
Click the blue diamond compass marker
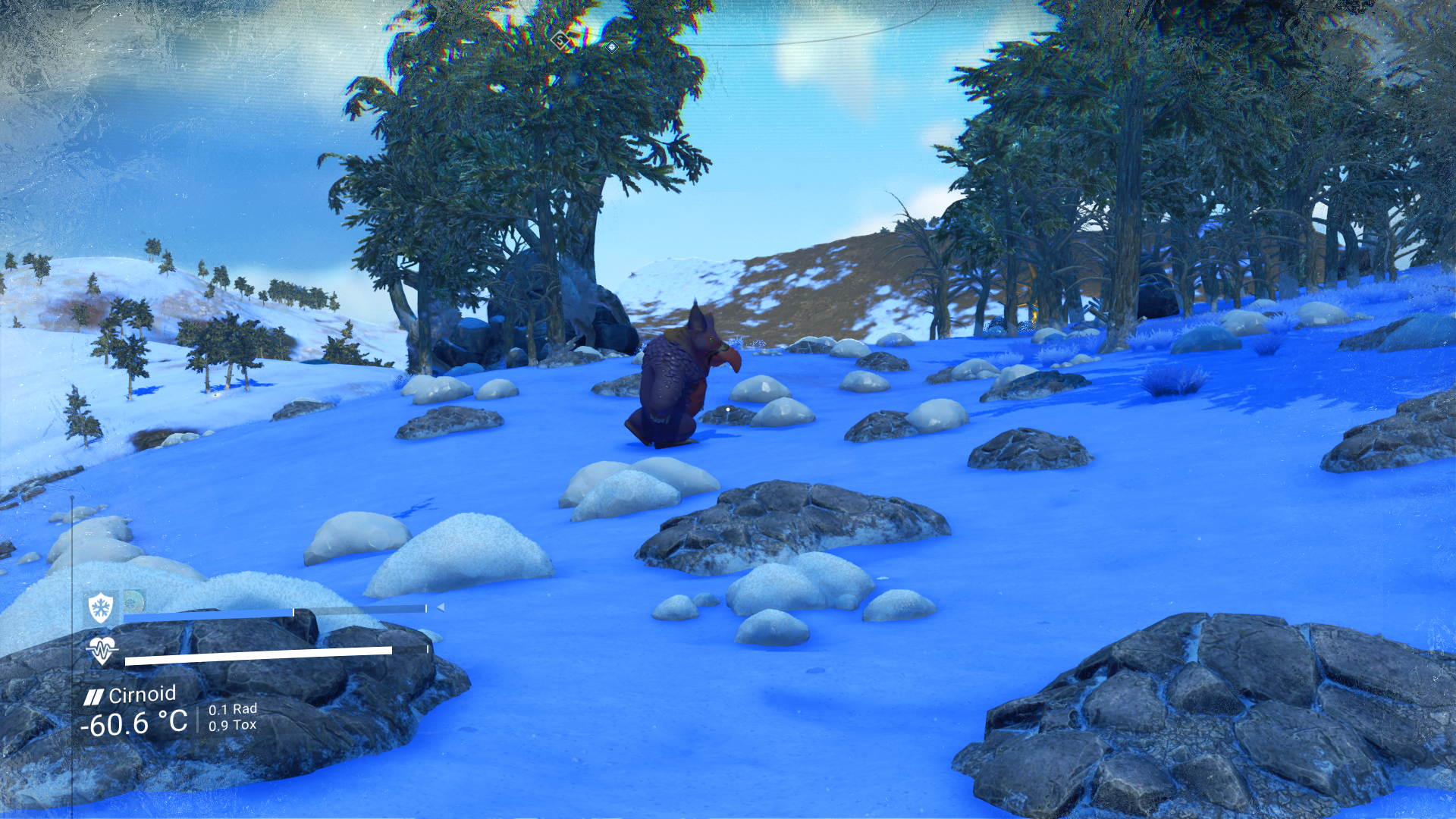(611, 47)
